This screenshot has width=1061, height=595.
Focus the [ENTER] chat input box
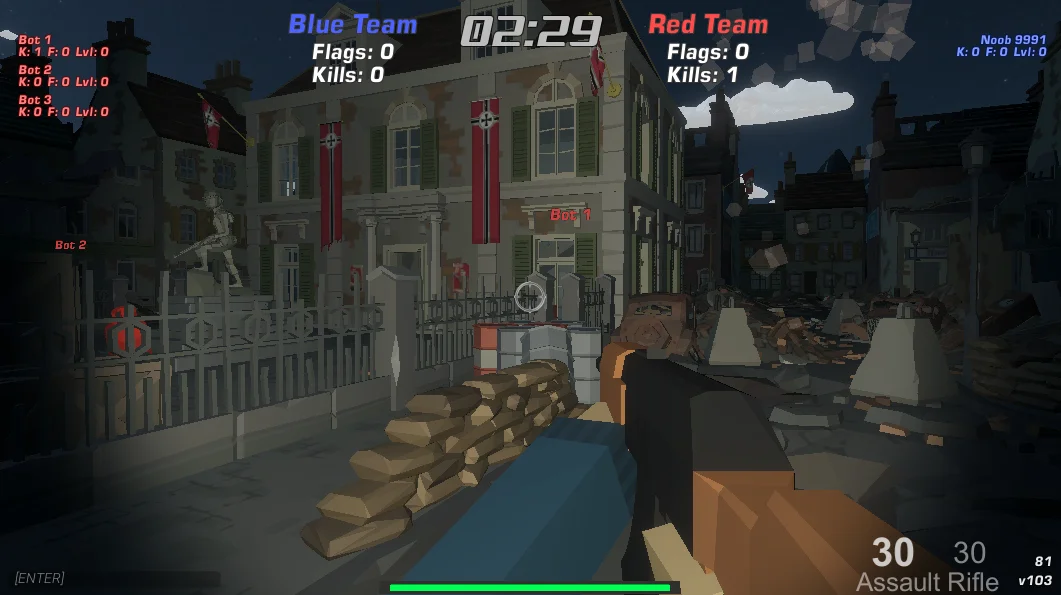coord(110,578)
